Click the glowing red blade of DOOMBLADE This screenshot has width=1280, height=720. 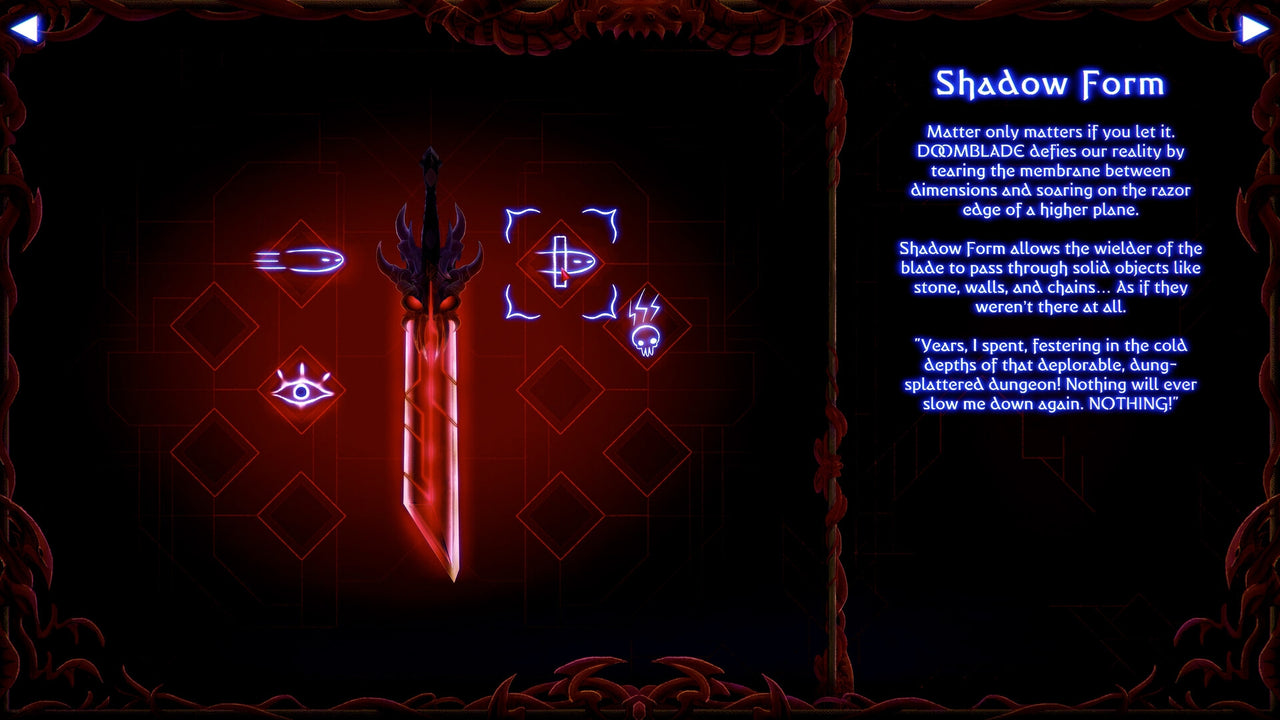(x=430, y=450)
